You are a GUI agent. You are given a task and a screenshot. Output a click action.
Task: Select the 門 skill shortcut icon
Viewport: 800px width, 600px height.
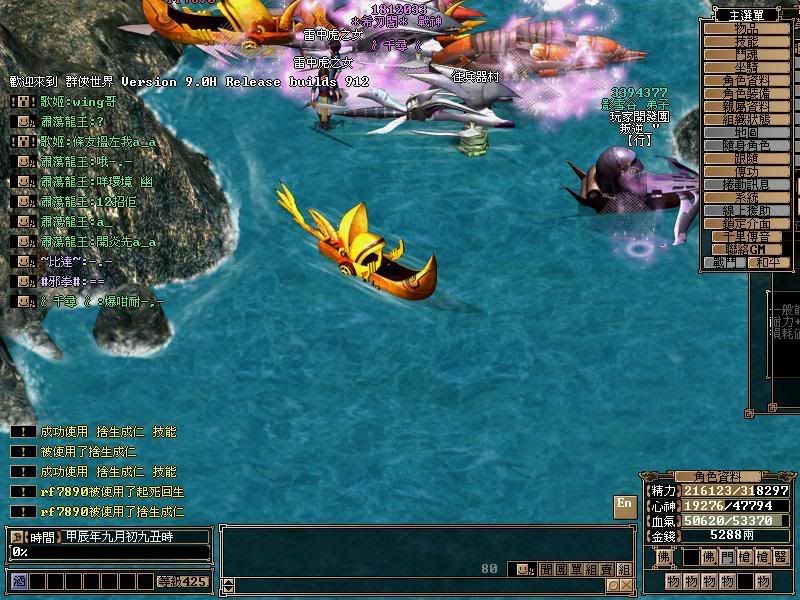(727, 556)
